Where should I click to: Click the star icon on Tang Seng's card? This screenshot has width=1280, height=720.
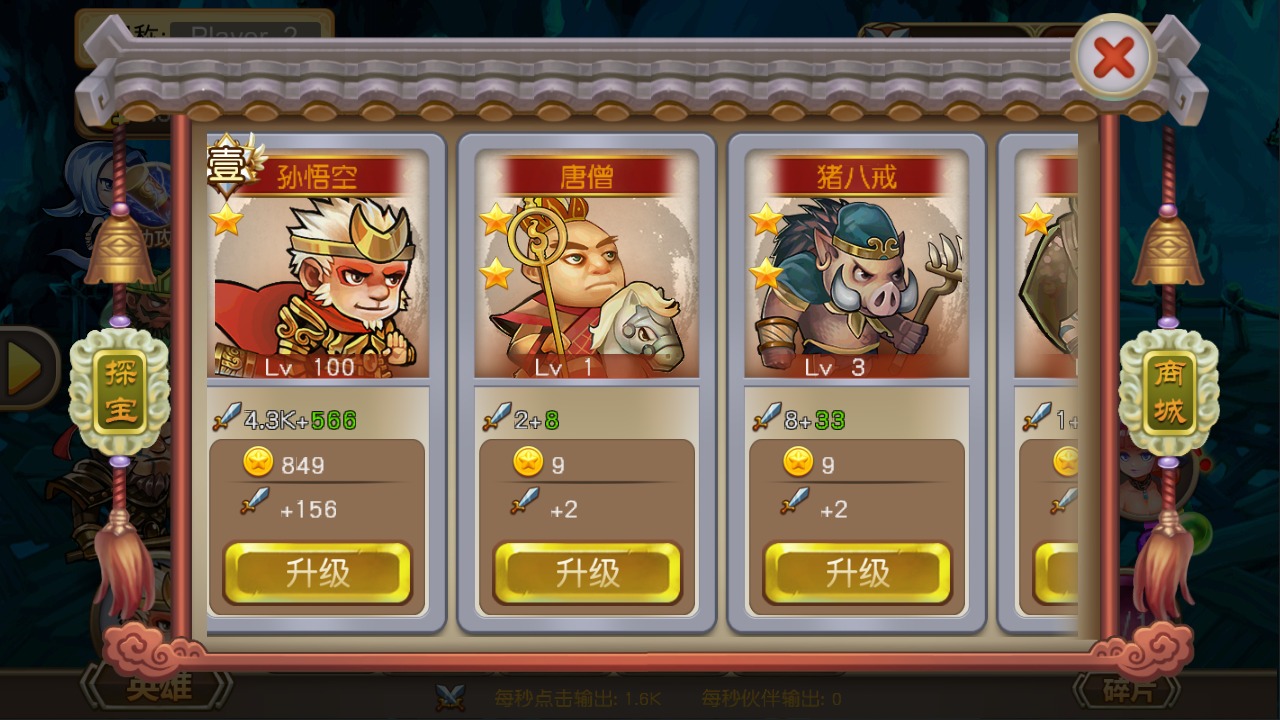pos(492,218)
